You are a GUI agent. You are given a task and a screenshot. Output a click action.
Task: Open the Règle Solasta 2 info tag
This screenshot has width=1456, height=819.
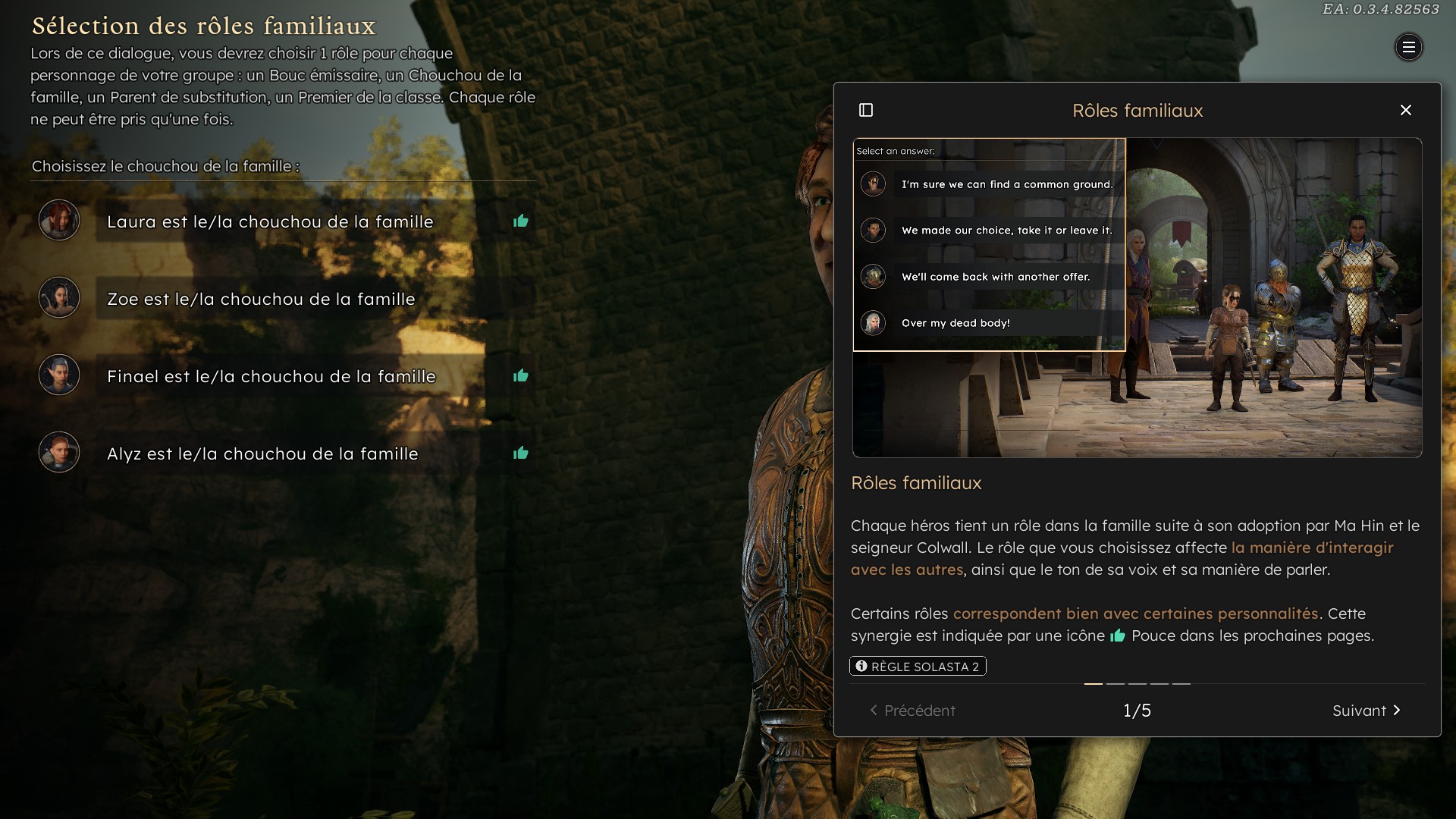coord(918,667)
